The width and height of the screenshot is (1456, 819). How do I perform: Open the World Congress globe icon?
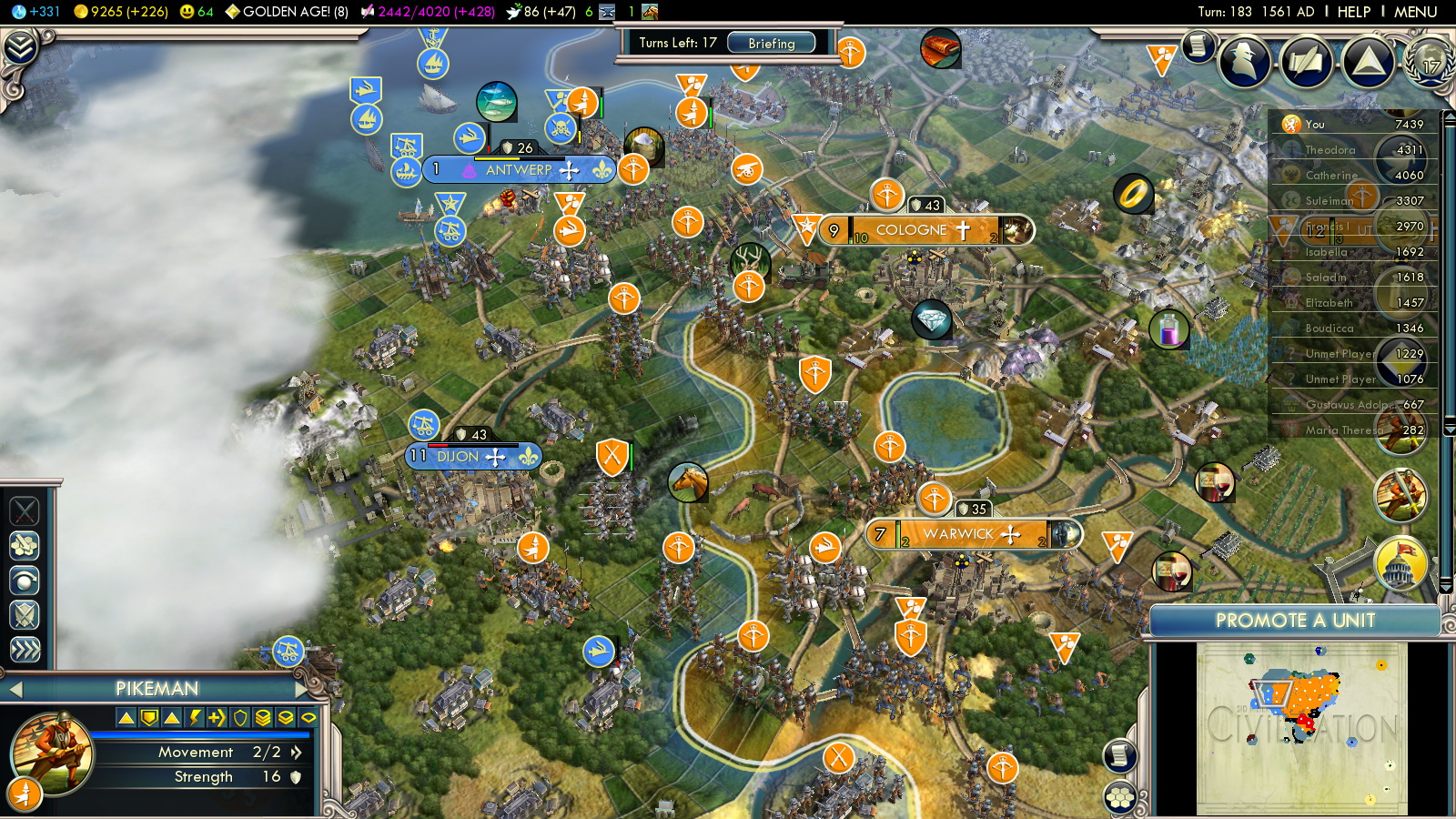(1430, 62)
